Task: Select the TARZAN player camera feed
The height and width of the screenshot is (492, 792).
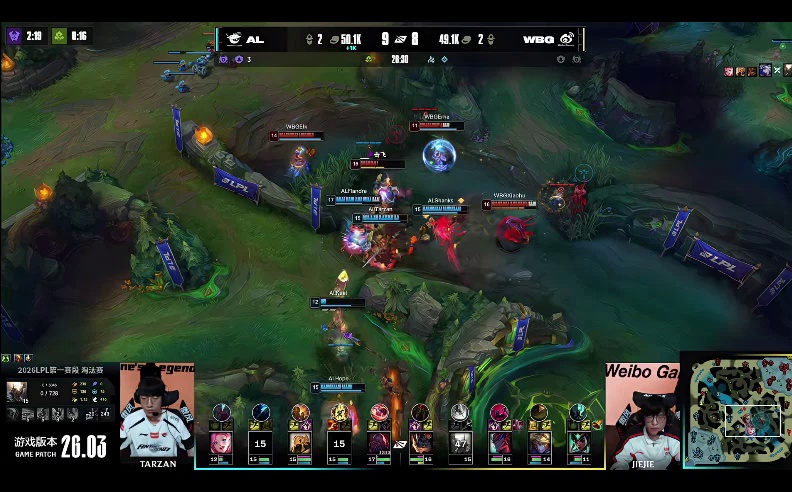Action: (157, 412)
